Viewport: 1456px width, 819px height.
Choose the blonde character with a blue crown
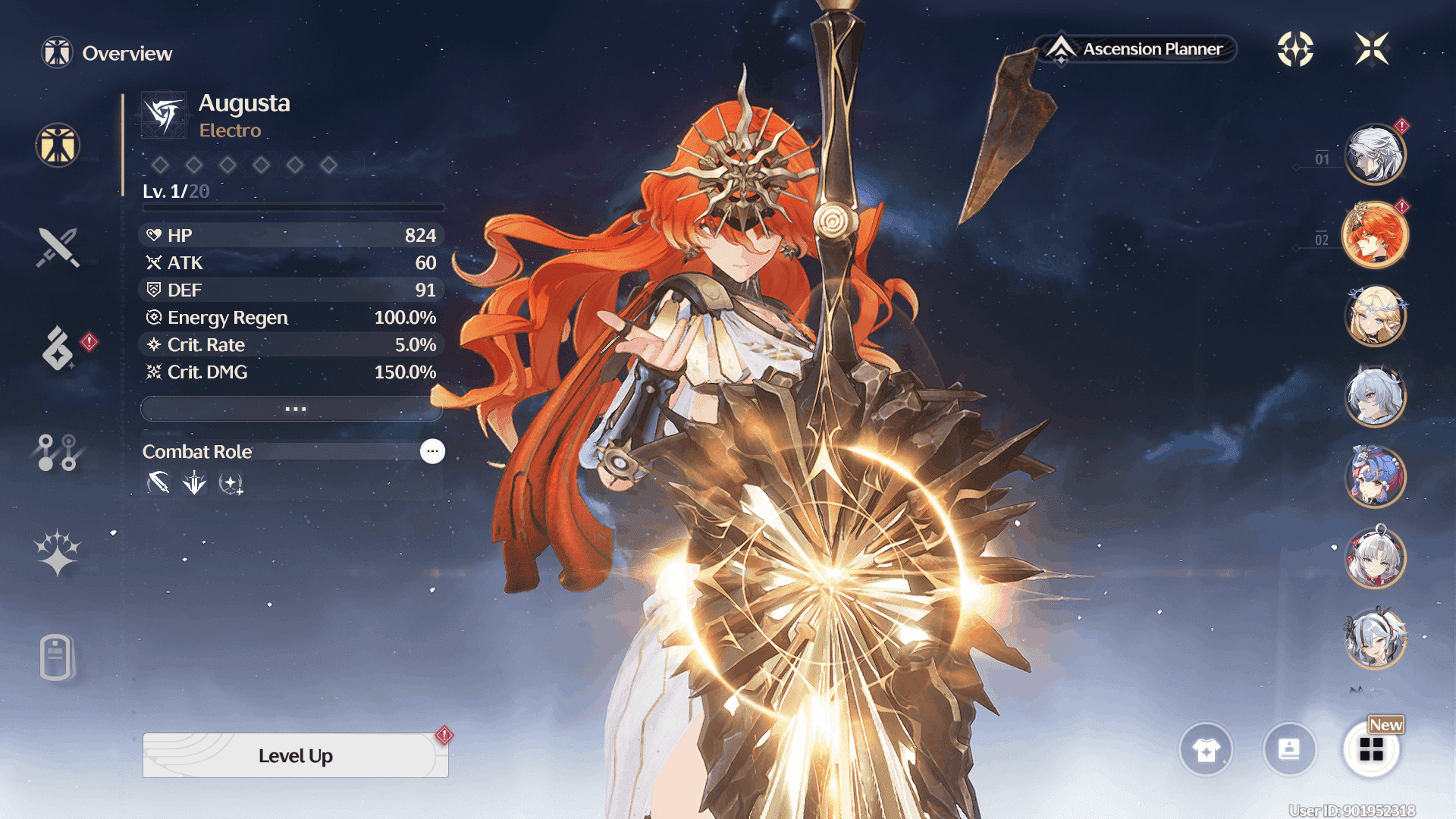click(x=1375, y=315)
